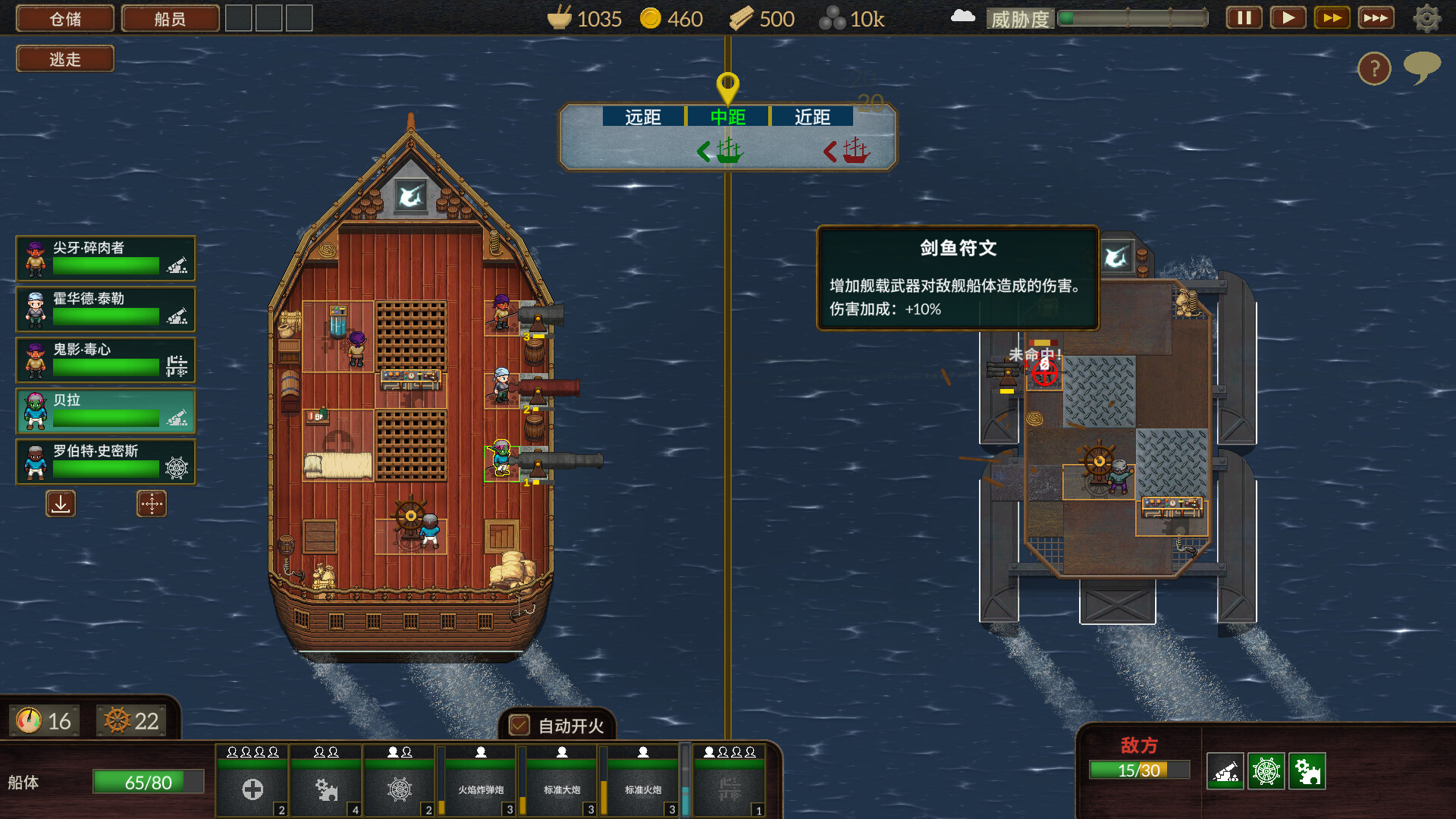
Task: Open the 仓储 storage panel
Action: [64, 18]
